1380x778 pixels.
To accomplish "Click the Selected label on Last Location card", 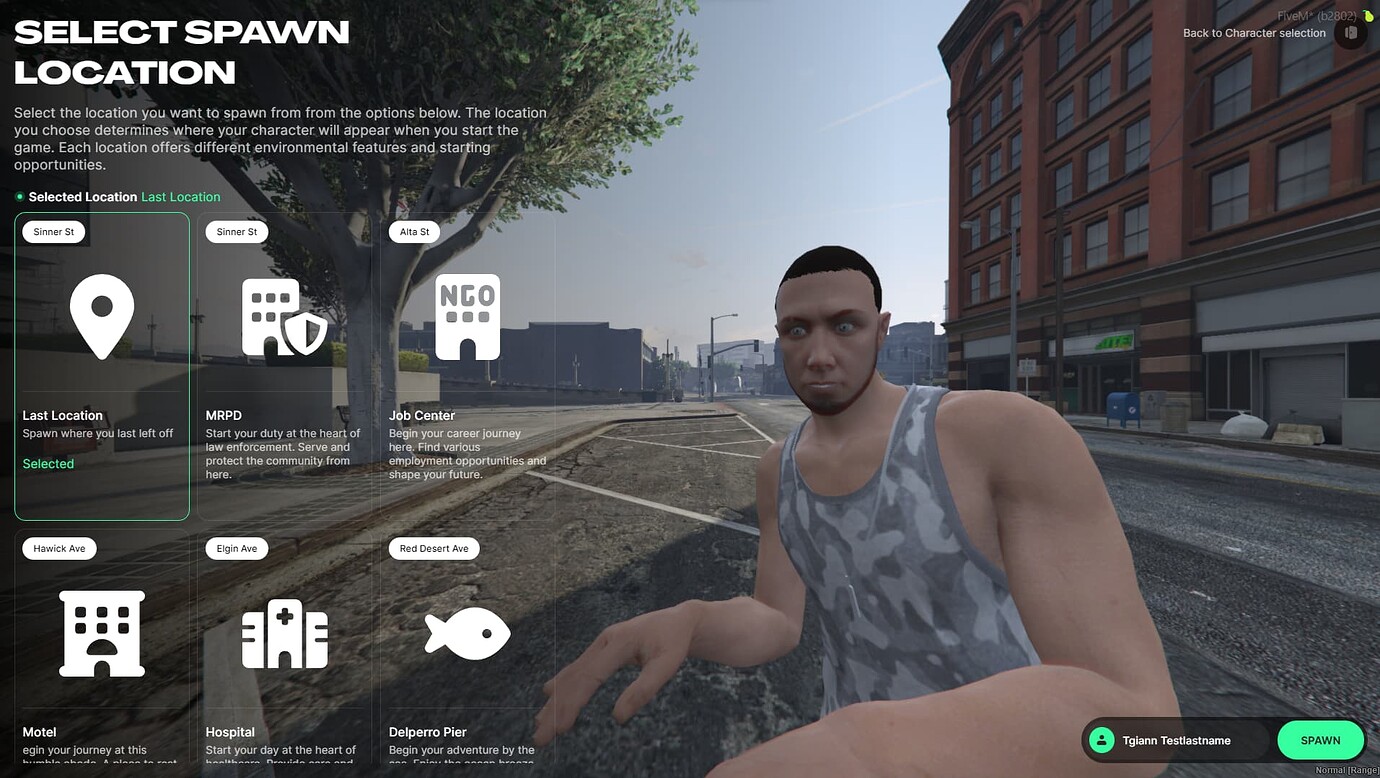I will [x=48, y=463].
